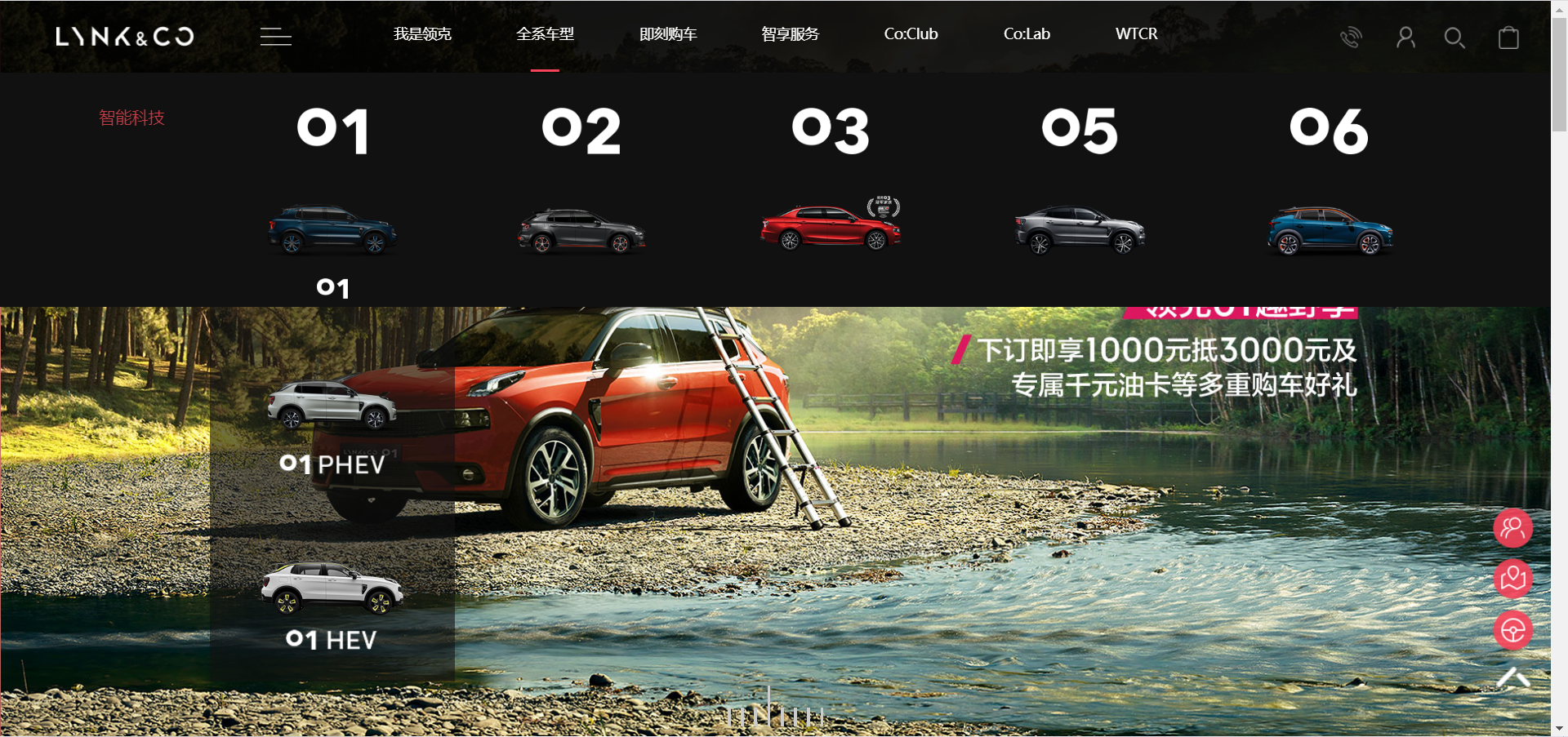This screenshot has height=737, width=1568.
Task: Open the 智享服务 dropdown menu
Action: point(789,34)
